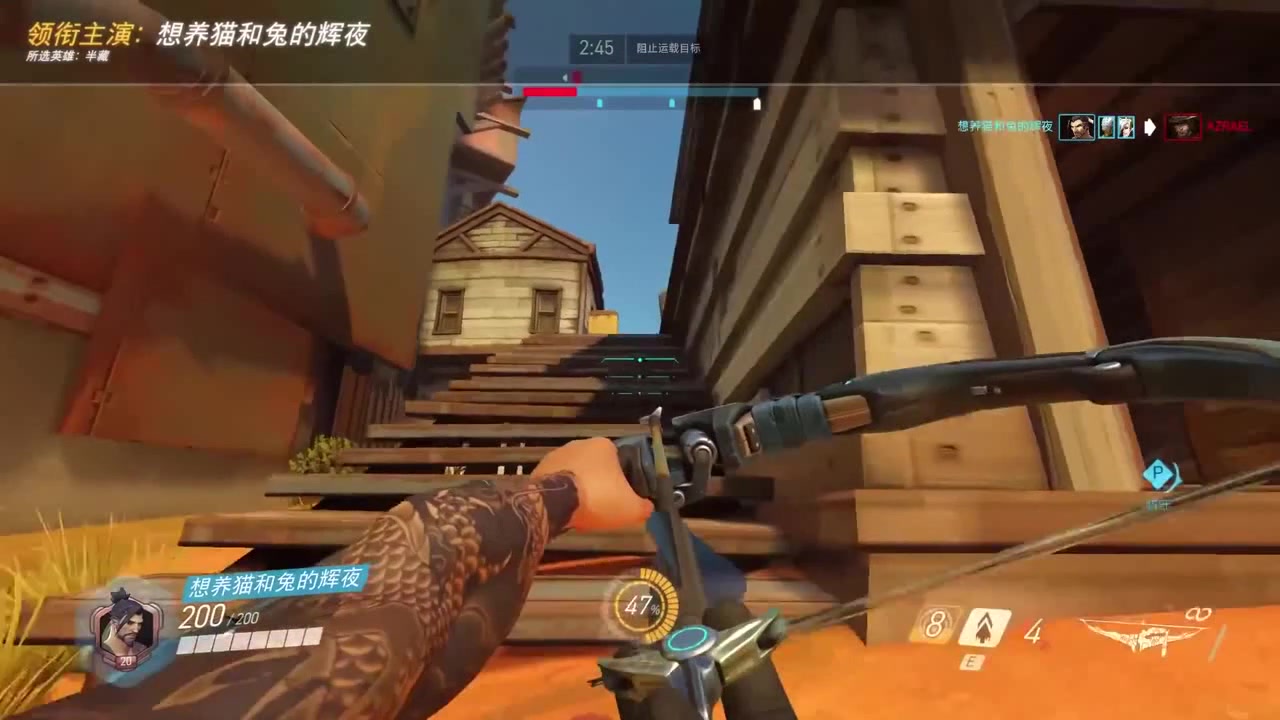Click the first Mercy assist portrait in killfeed
The image size is (1280, 720).
(1107, 127)
